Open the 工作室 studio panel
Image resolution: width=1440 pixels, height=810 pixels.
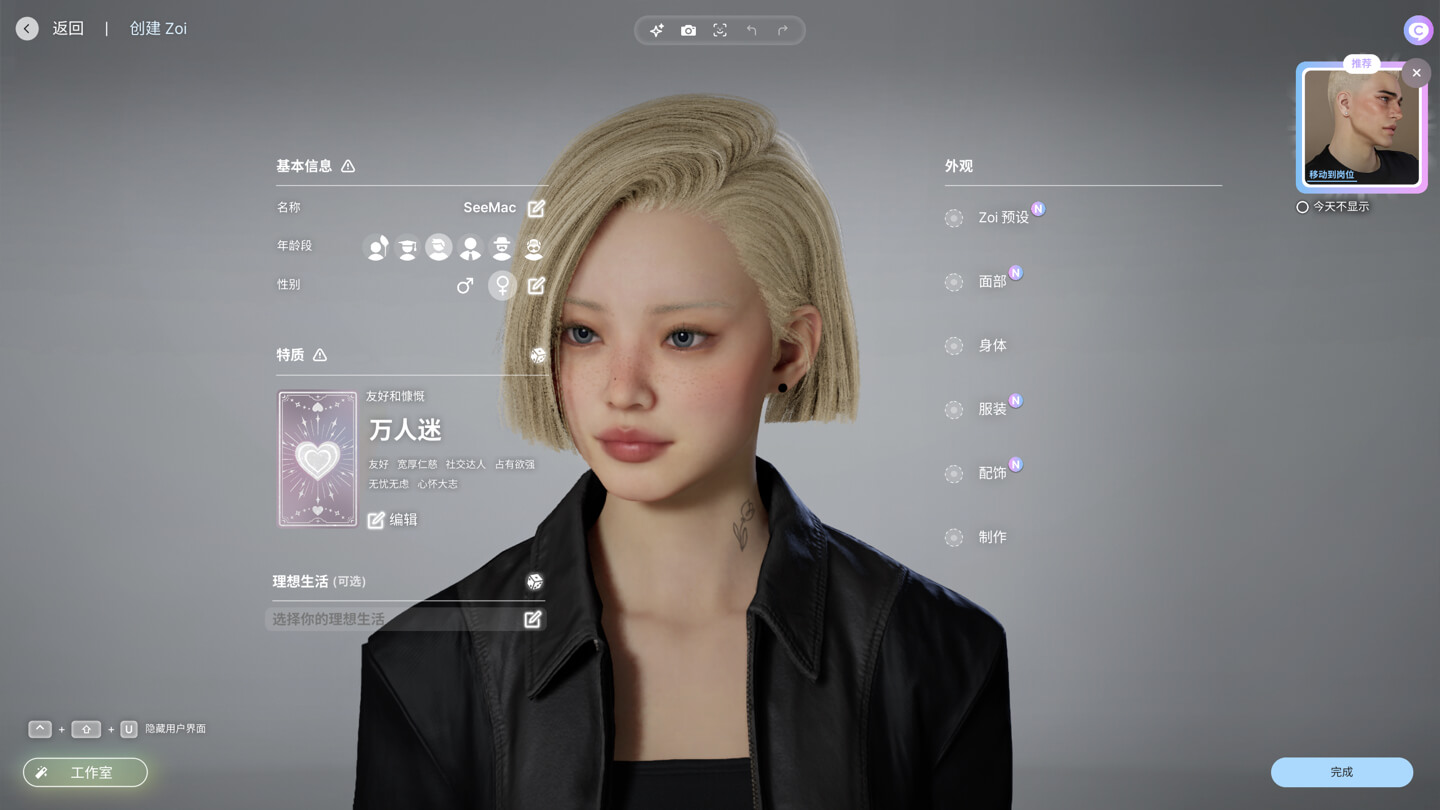tap(85, 772)
